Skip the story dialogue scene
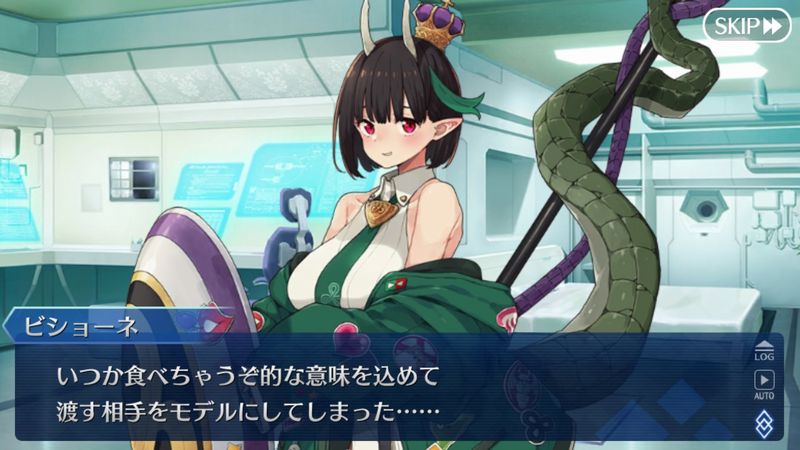This screenshot has height=450, width=800. [x=745, y=26]
